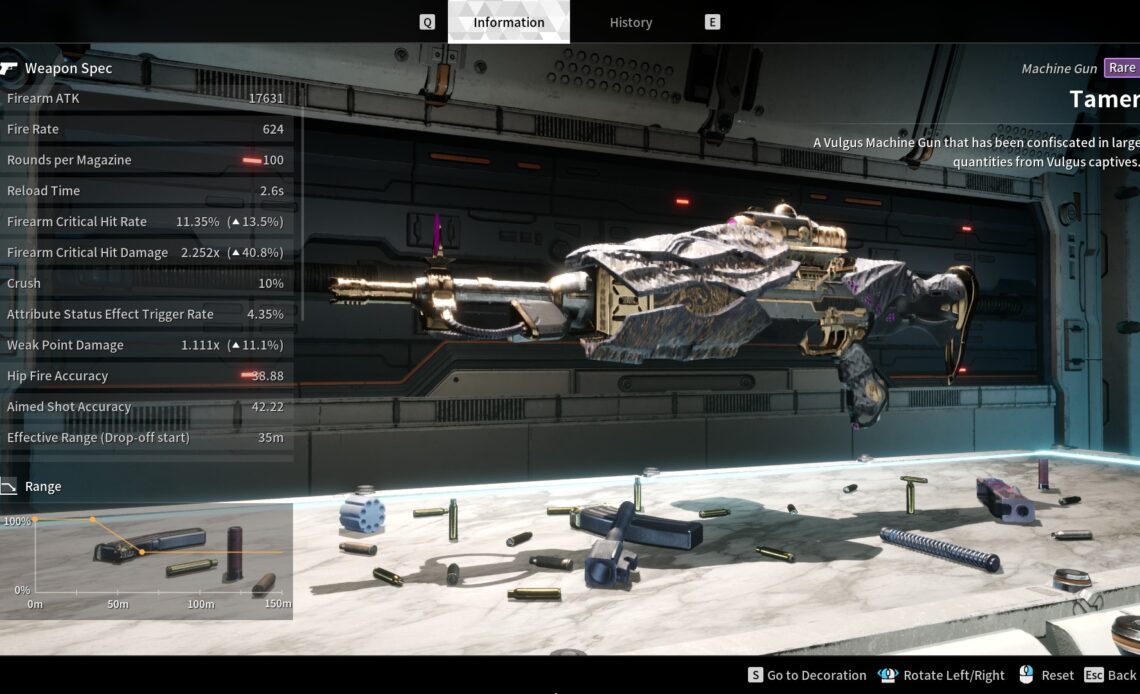This screenshot has height=694, width=1140.
Task: Click Back to leave weapon info
Action: [x=1111, y=675]
